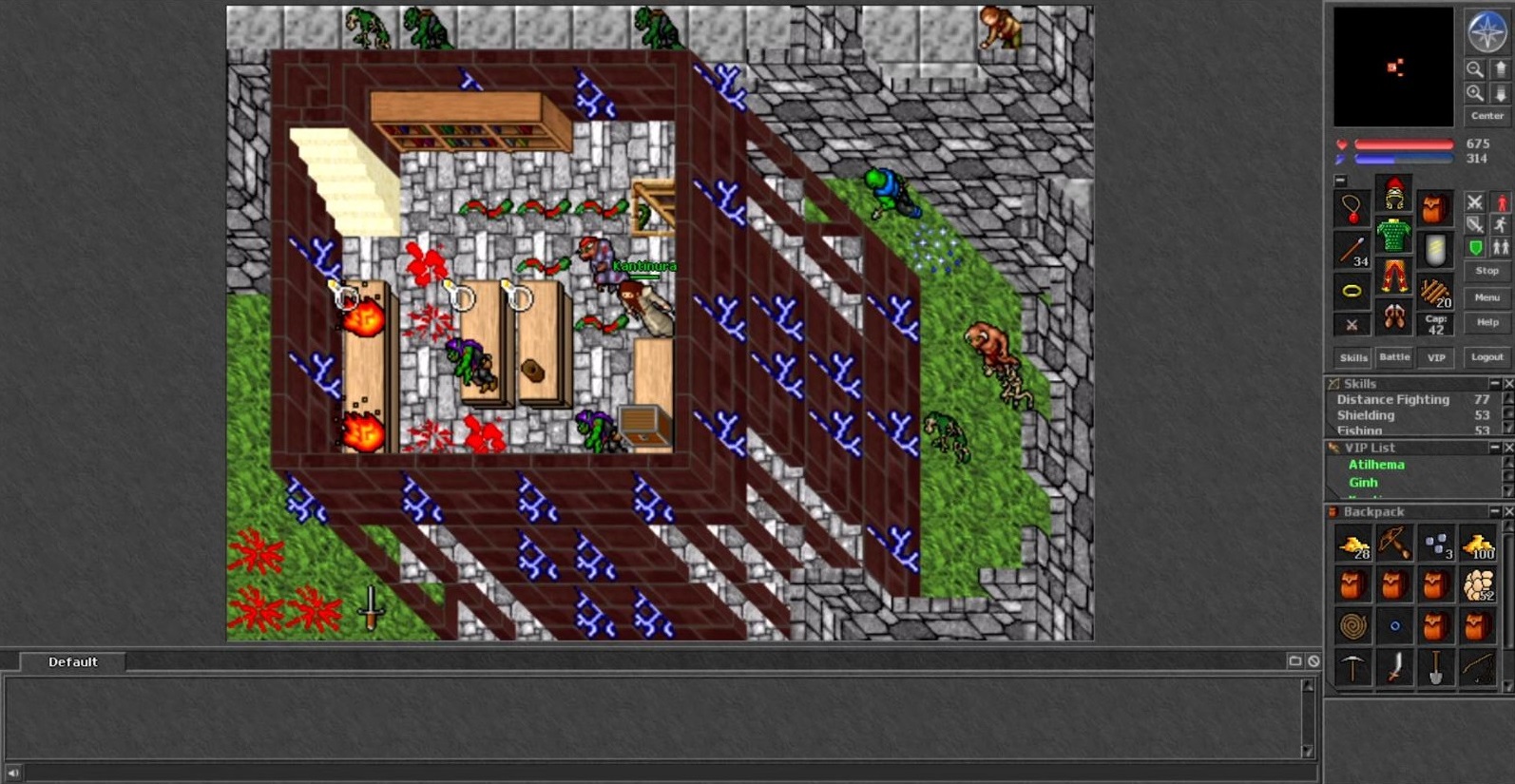Click the crossbow in the backpack
Image resolution: width=1515 pixels, height=784 pixels.
[x=1394, y=544]
